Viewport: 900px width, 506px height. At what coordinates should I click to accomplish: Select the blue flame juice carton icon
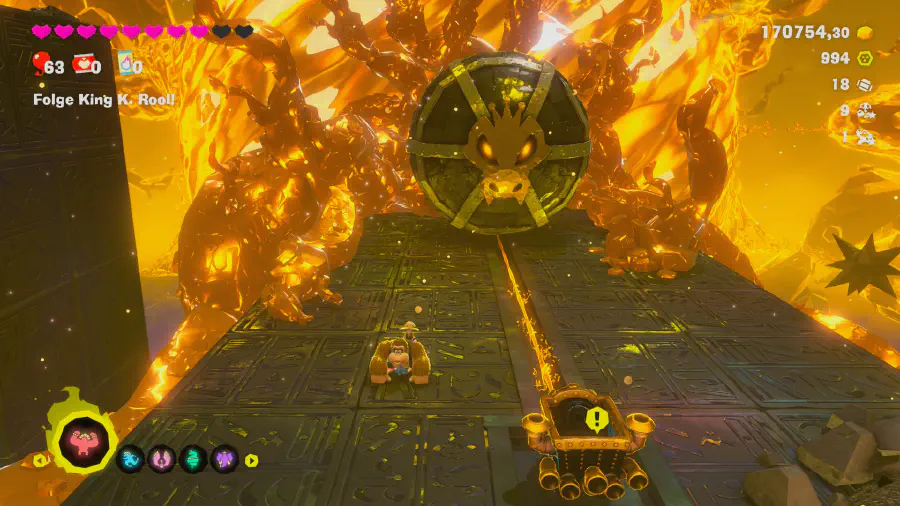(x=125, y=66)
